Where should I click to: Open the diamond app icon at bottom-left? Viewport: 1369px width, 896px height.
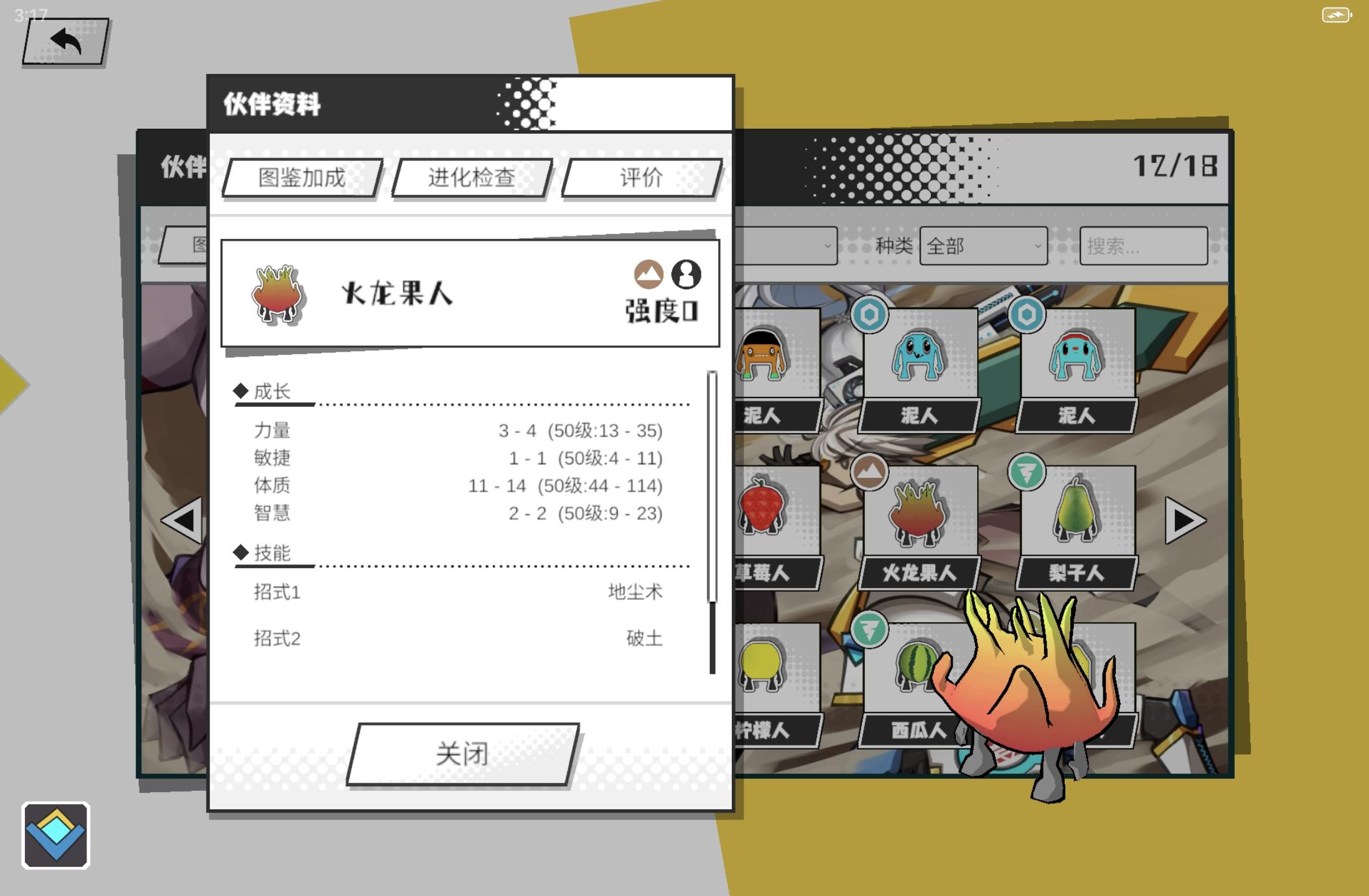click(x=56, y=834)
